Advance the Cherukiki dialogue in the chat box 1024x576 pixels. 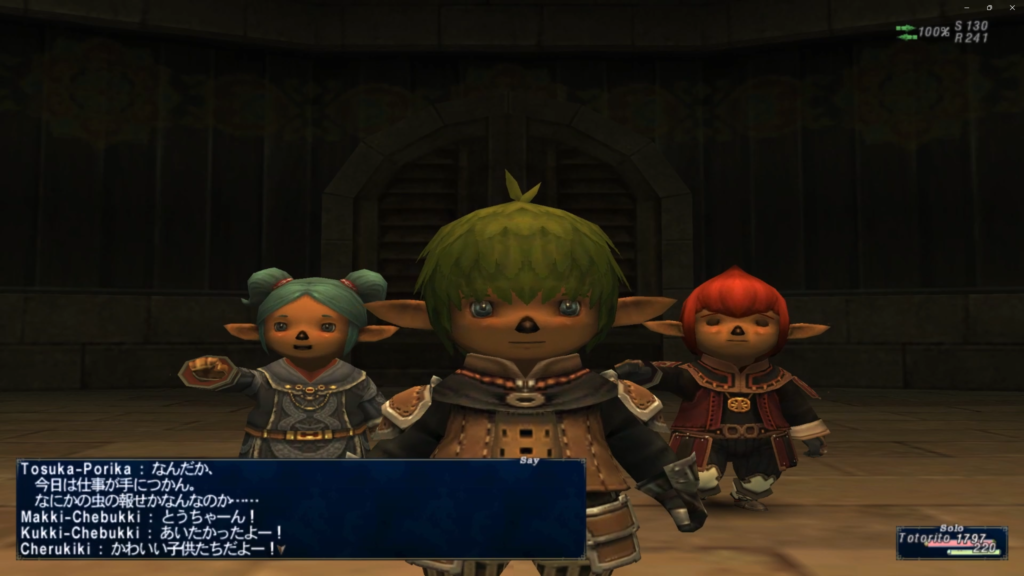pos(282,549)
